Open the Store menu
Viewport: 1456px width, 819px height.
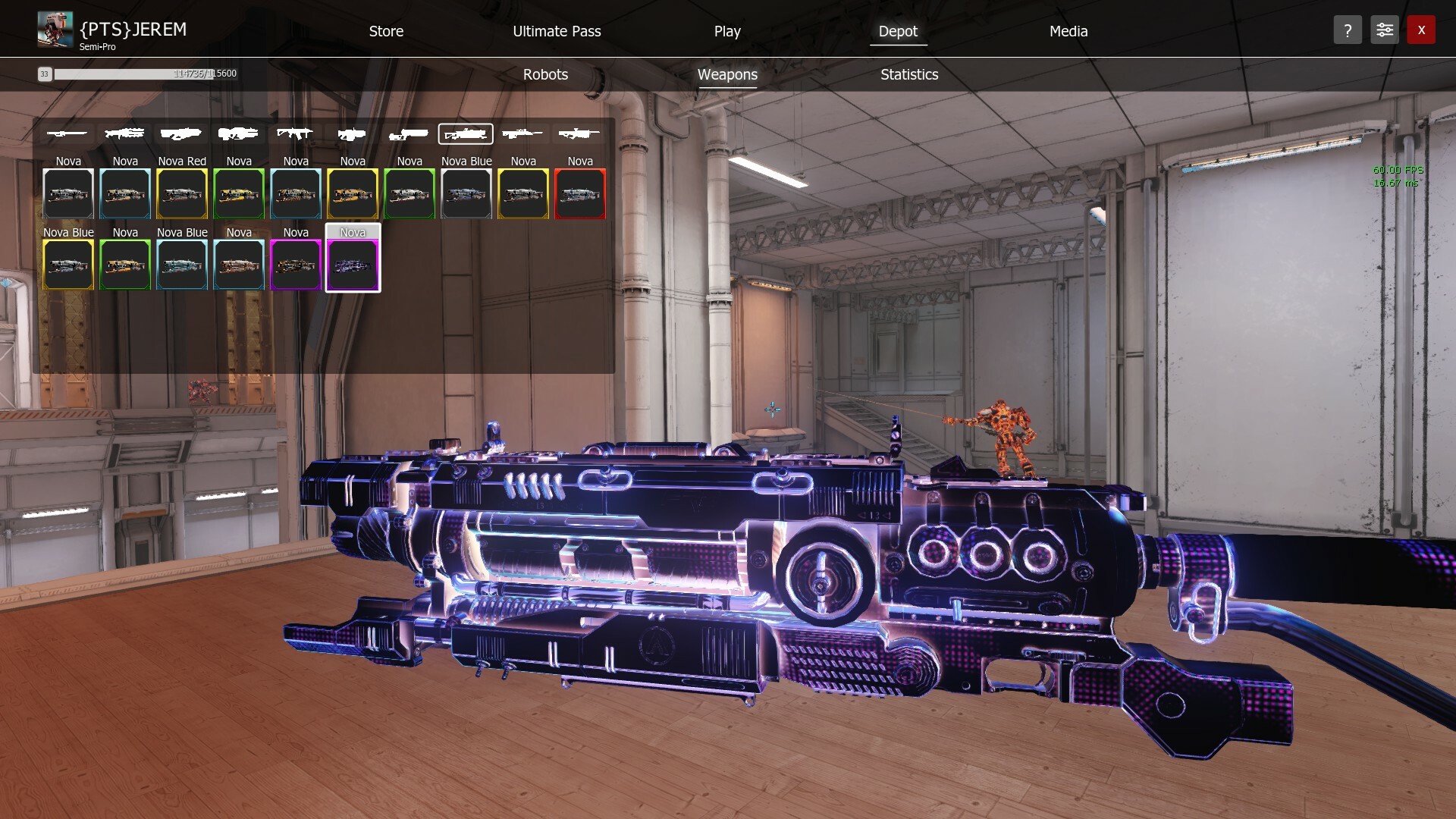(386, 31)
